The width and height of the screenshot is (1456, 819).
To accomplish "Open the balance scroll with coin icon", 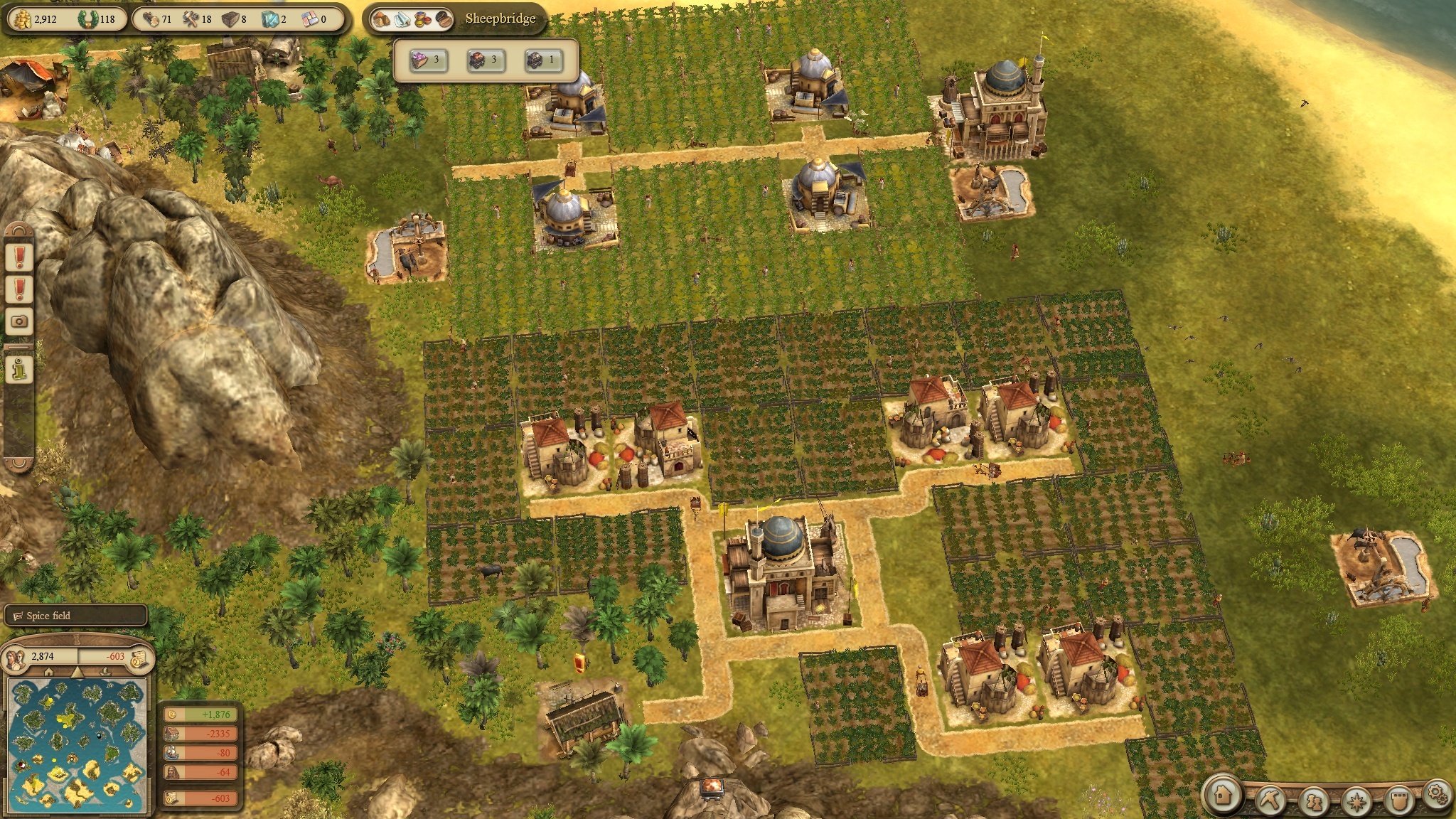I will [x=140, y=658].
